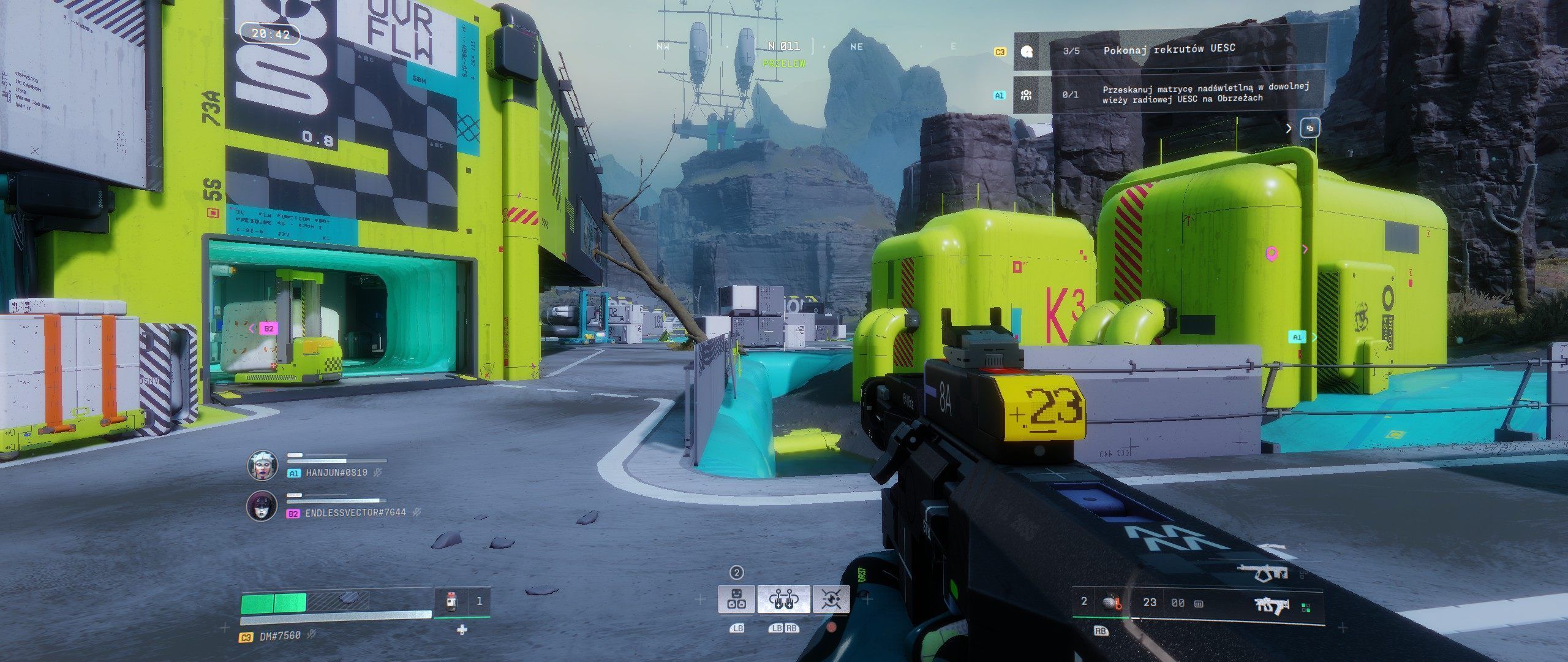Click the linked-squares button below objectives
Screen dimensions: 1568x662
click(x=1310, y=128)
